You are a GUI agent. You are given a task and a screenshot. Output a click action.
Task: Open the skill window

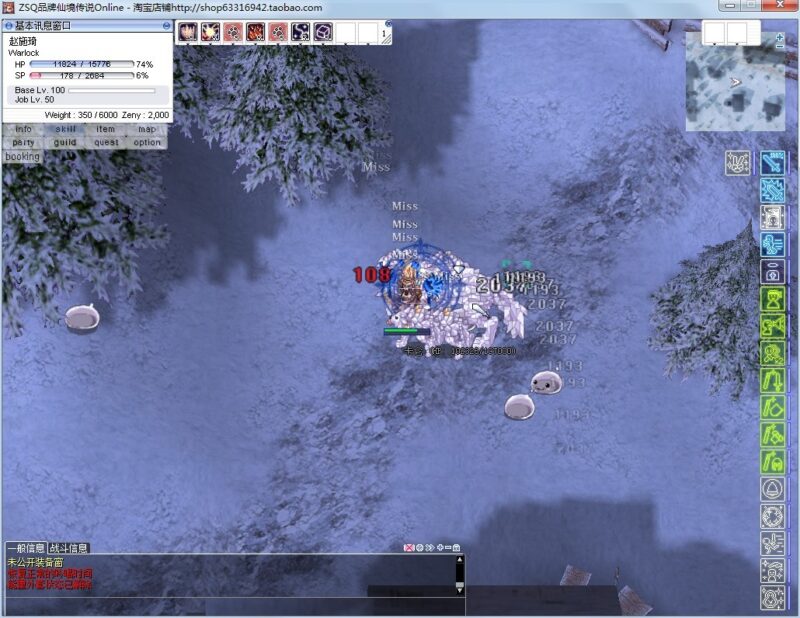pyautogui.click(x=65, y=129)
